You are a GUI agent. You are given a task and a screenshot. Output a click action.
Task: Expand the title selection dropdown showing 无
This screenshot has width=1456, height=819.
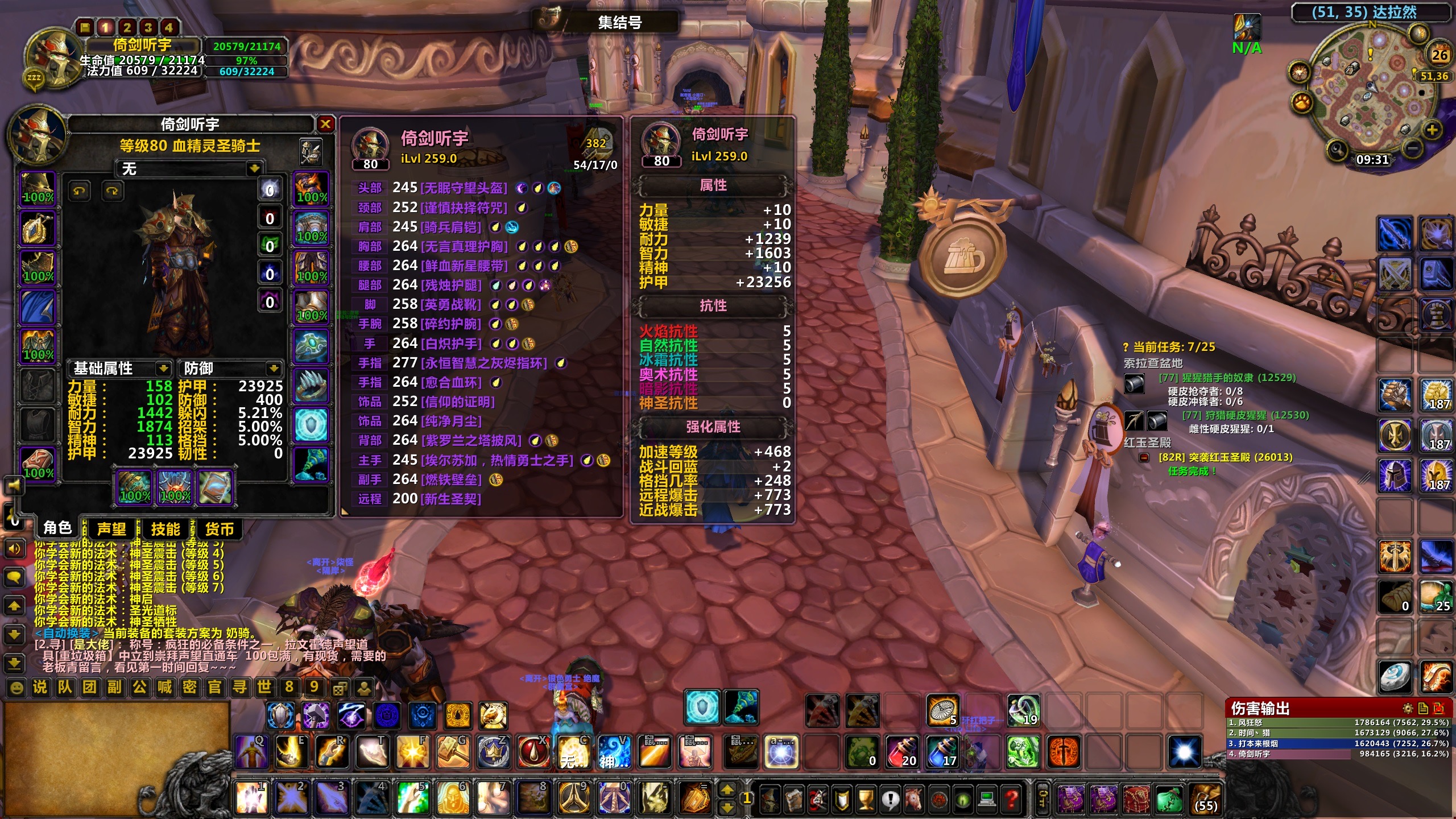click(254, 168)
